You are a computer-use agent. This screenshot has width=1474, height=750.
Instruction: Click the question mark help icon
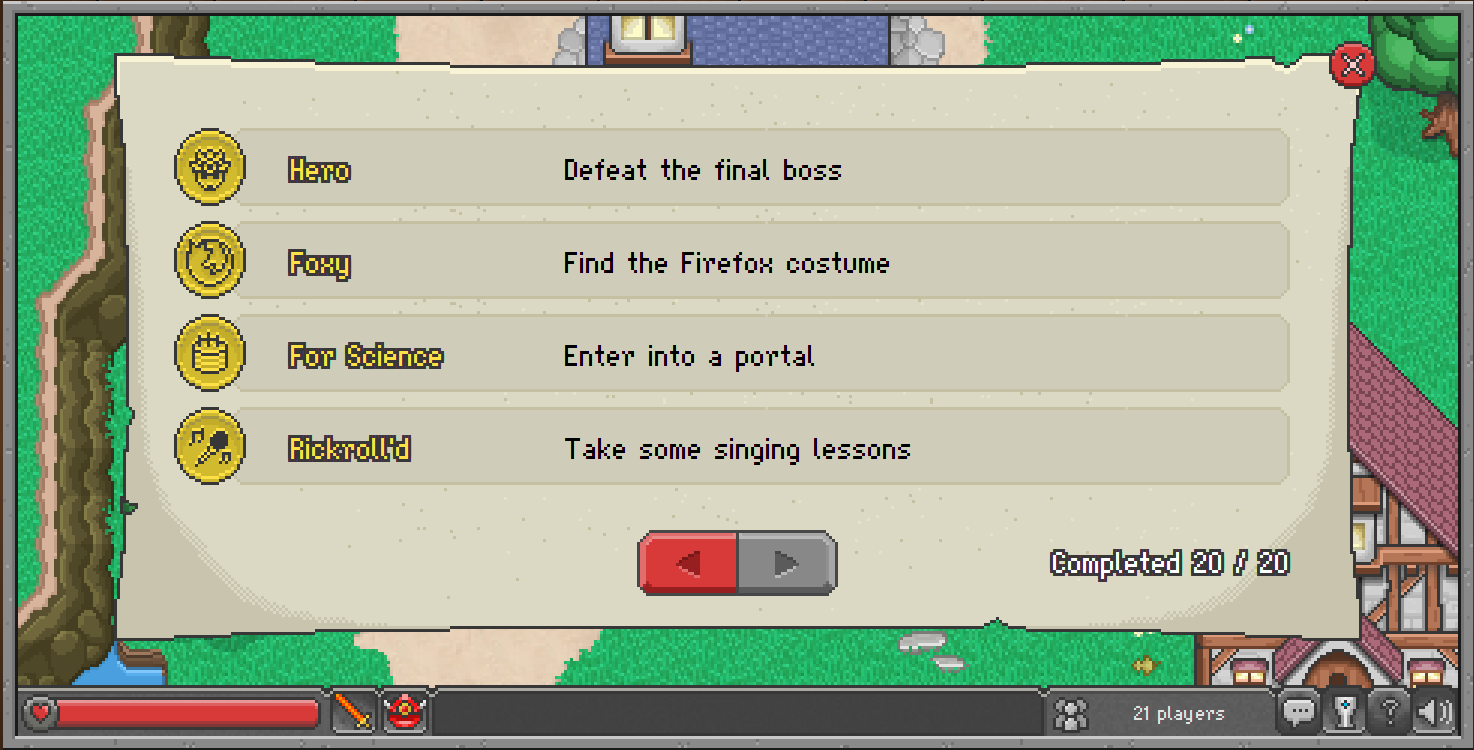coord(1390,712)
